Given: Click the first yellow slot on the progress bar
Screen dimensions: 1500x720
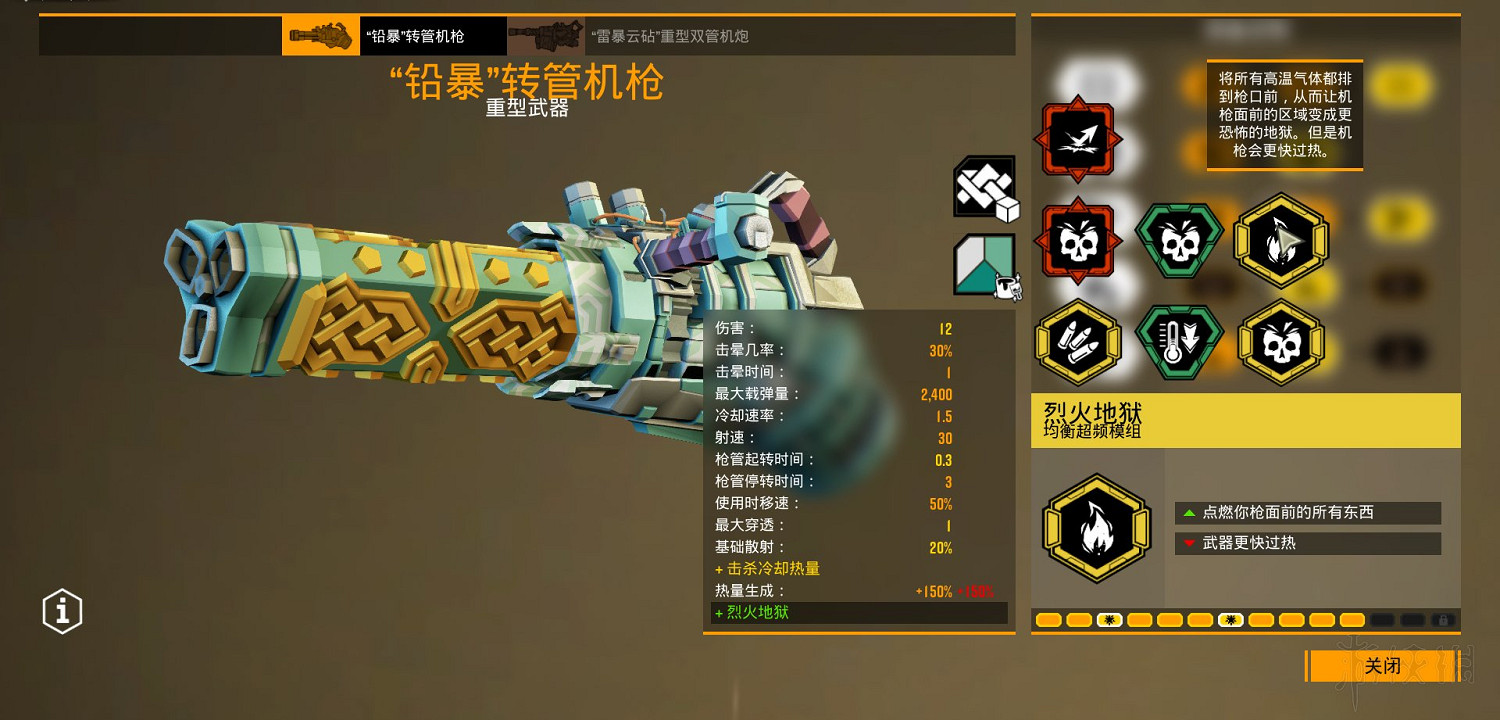Looking at the screenshot, I should pos(1049,620).
